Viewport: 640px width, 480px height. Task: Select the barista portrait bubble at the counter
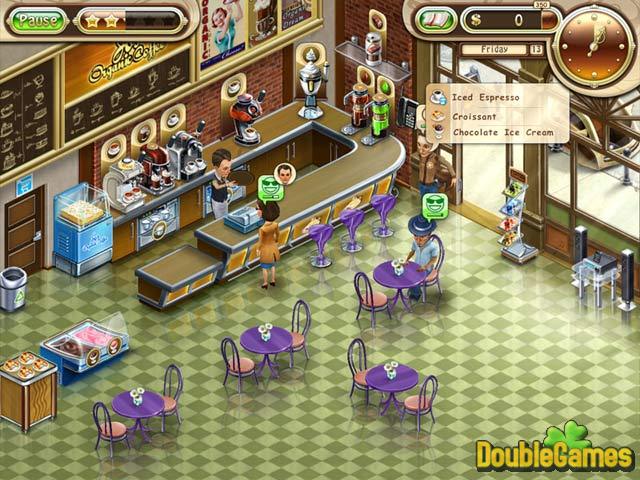click(285, 171)
